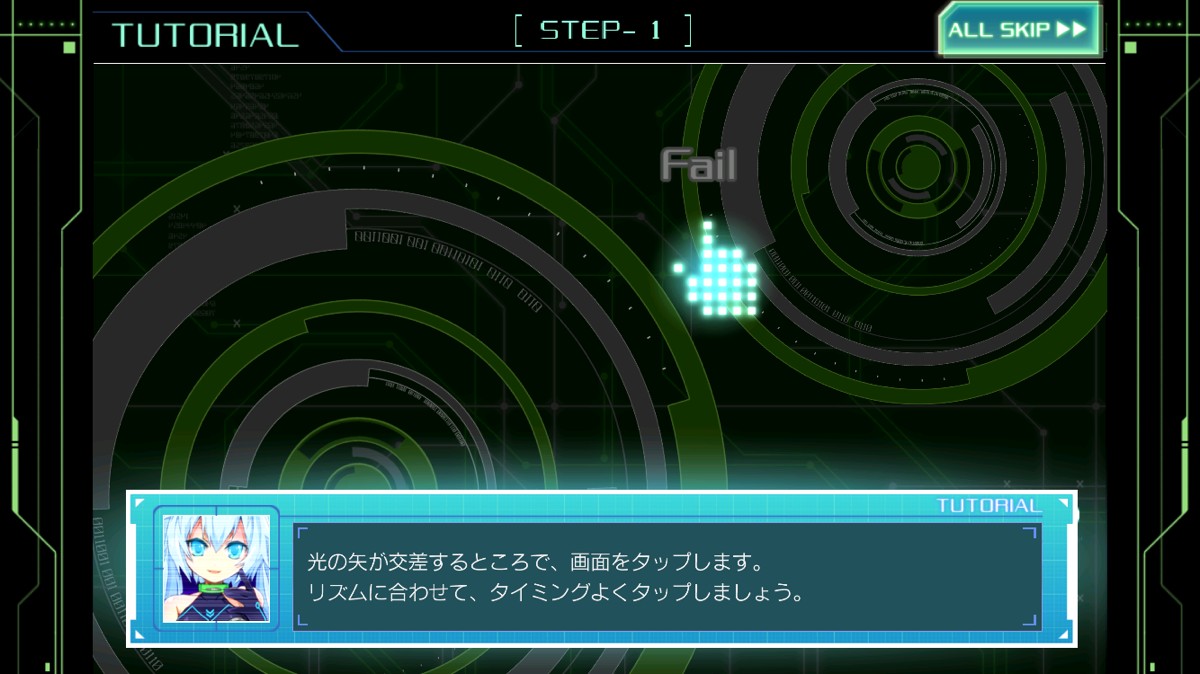Advance the tutorial dialogue text box
Image resolution: width=1200 pixels, height=674 pixels.
666,577
